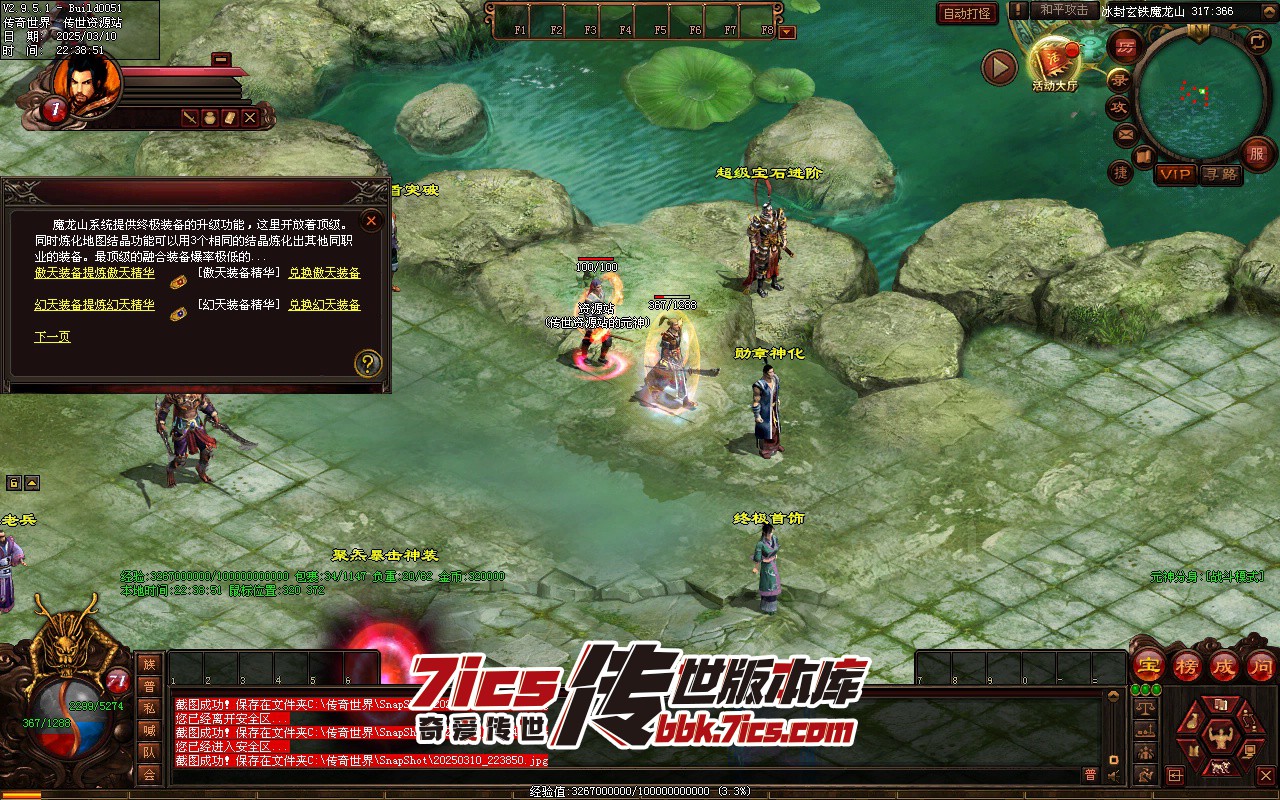
Task: Activate the 寻路 pathfinding button
Action: click(x=1220, y=174)
